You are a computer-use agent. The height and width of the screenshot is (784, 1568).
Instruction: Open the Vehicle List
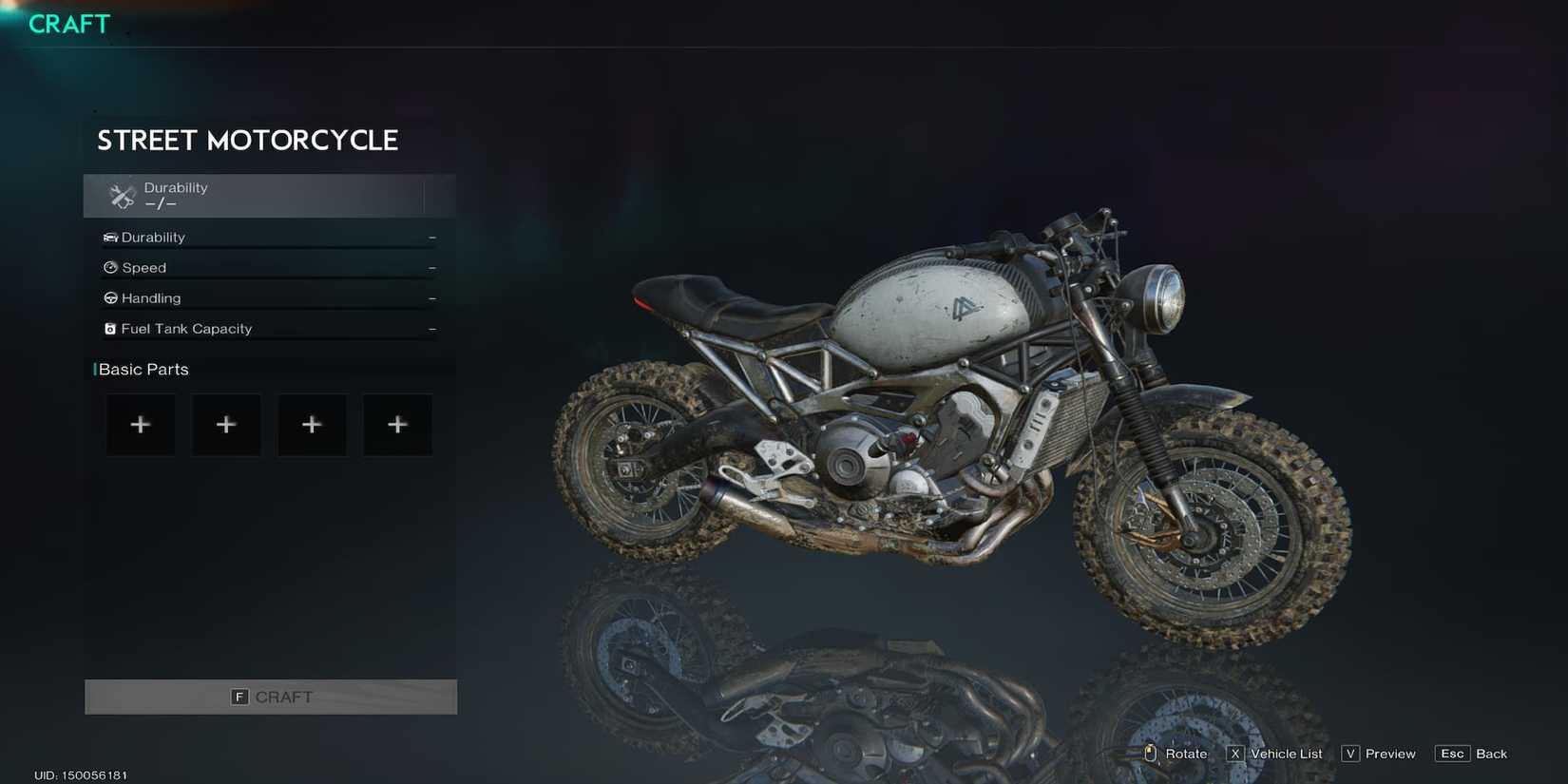1285,753
